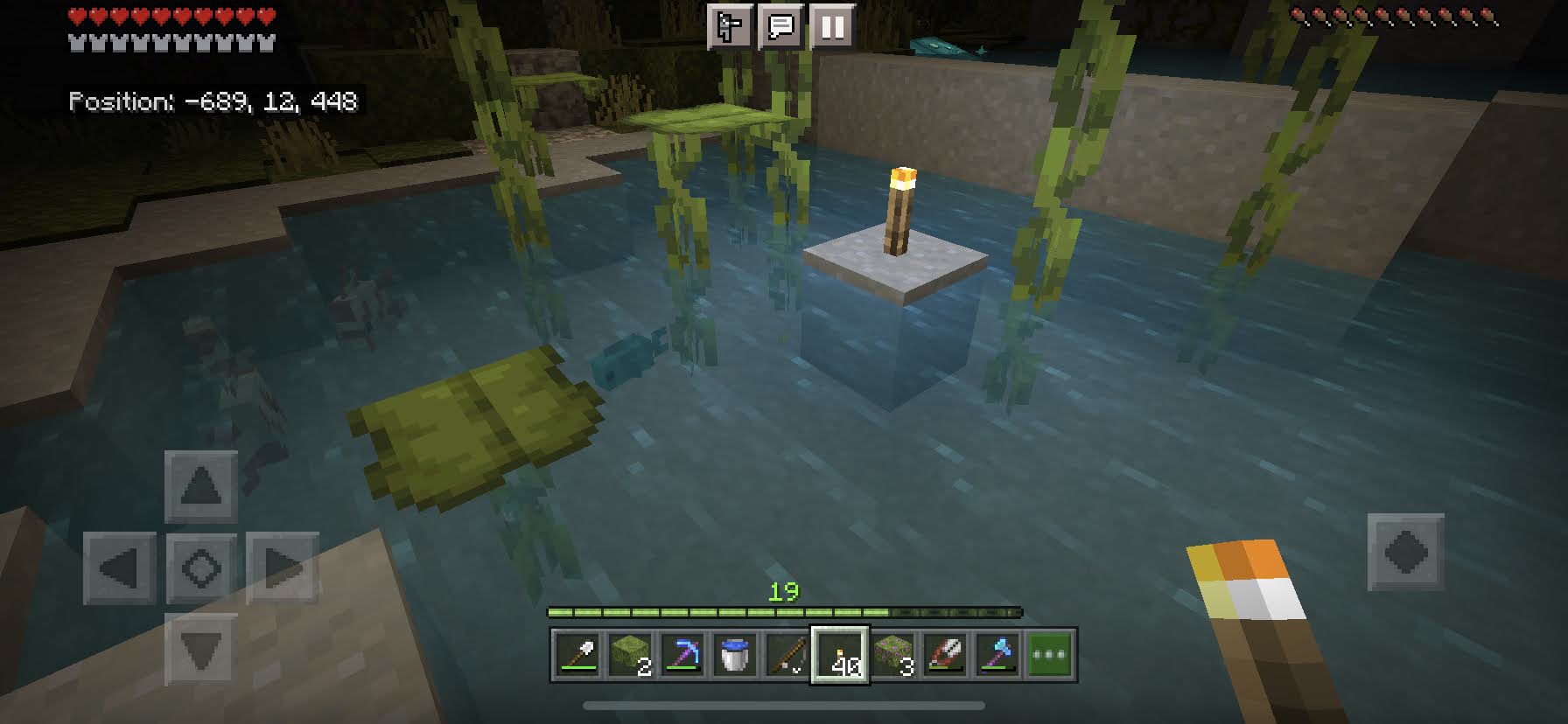Select the crossbow hotbar slot
This screenshot has height=724, width=1568.
coord(945,654)
